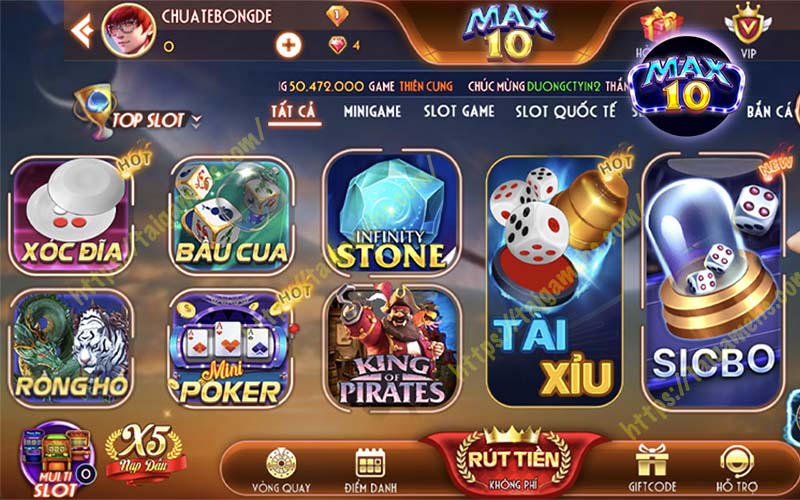Start the Sicbo game
This screenshot has height=500, width=800.
pos(712,280)
